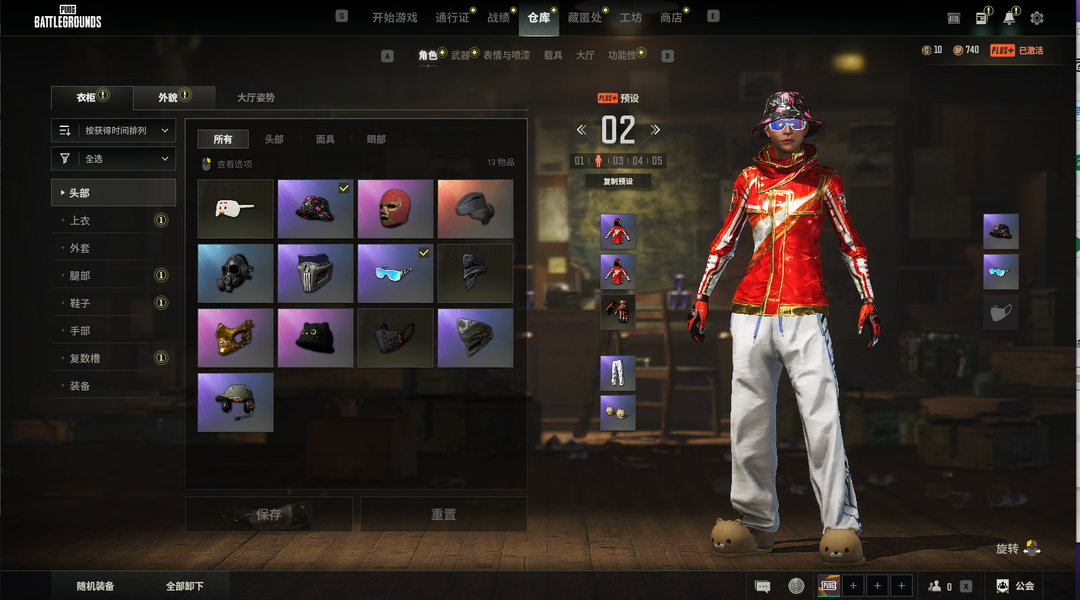Switch to the 武器 sub-tab
The image size is (1080, 600).
point(460,56)
